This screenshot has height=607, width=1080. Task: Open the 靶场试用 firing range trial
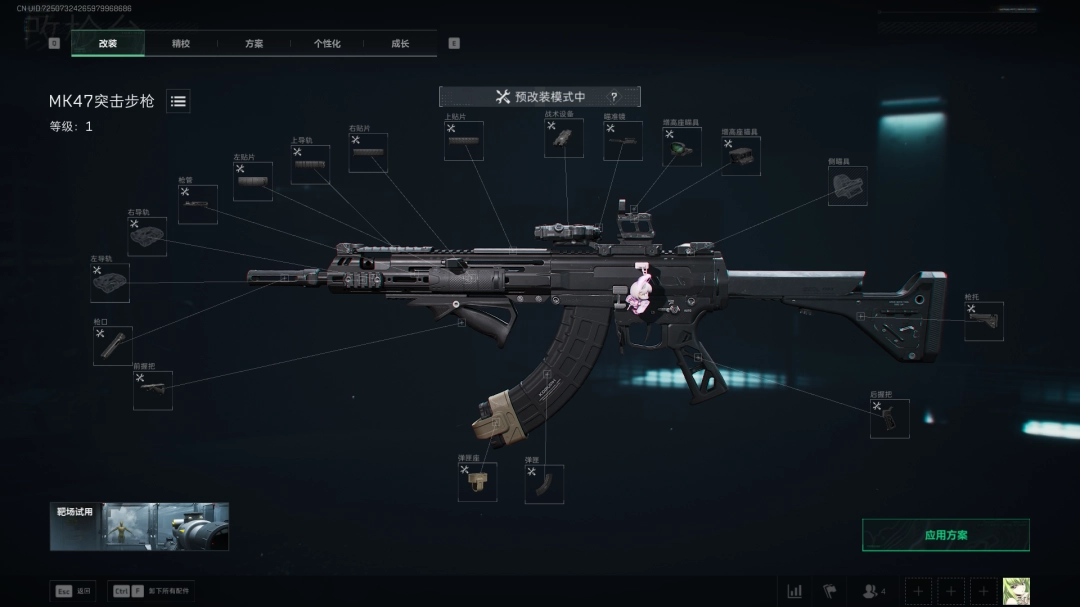pos(139,526)
